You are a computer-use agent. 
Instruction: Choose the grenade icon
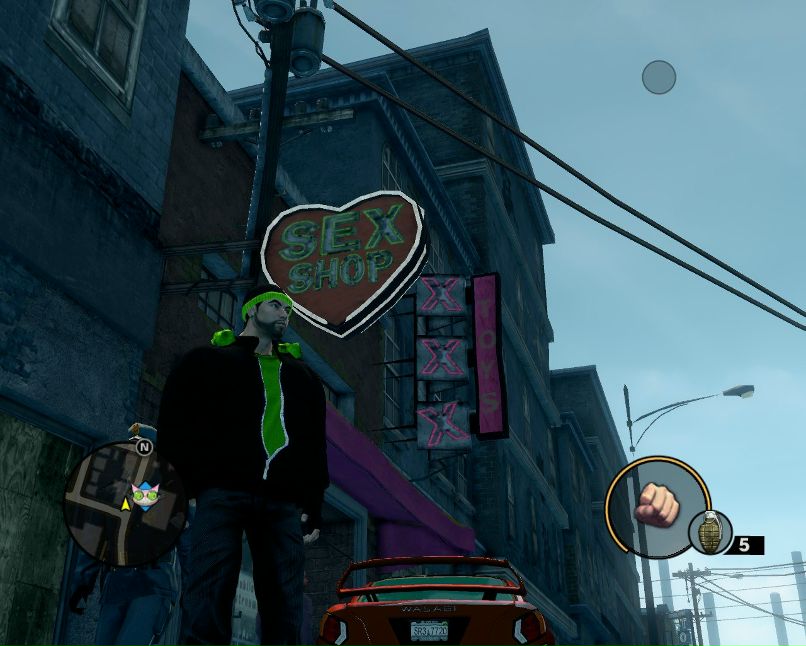[709, 533]
